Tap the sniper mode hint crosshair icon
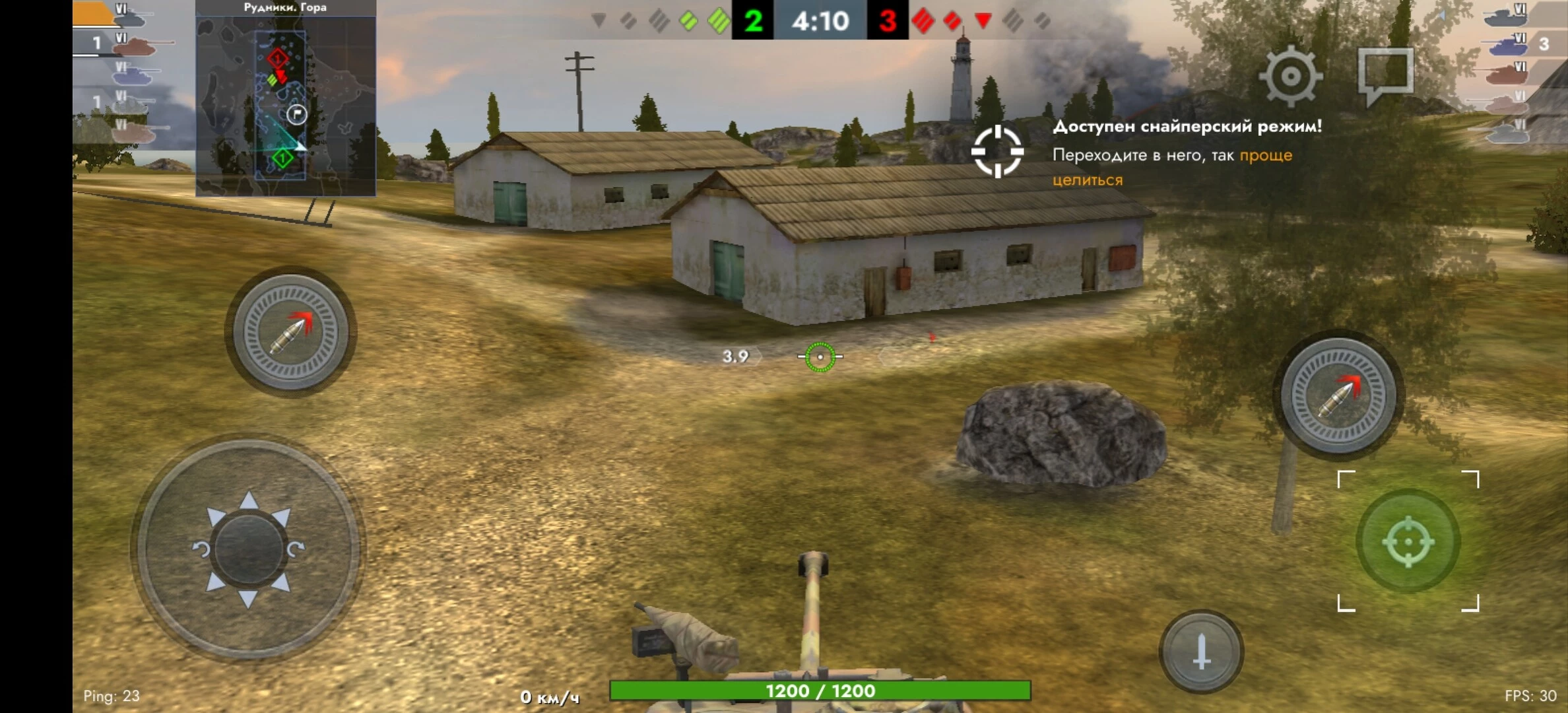 [997, 151]
